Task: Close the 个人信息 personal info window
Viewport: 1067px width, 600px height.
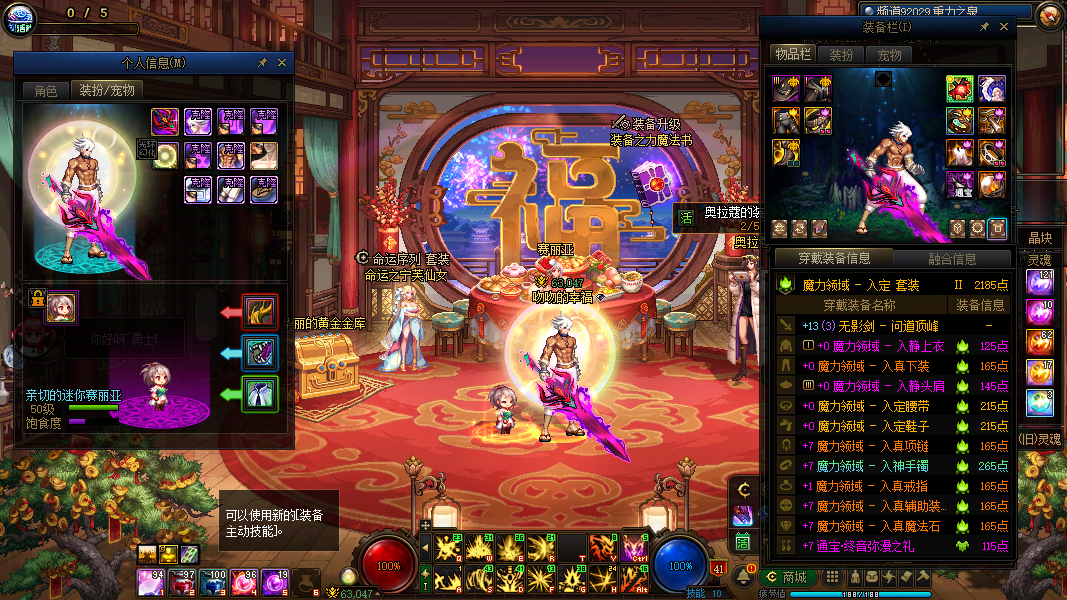Action: 282,62
